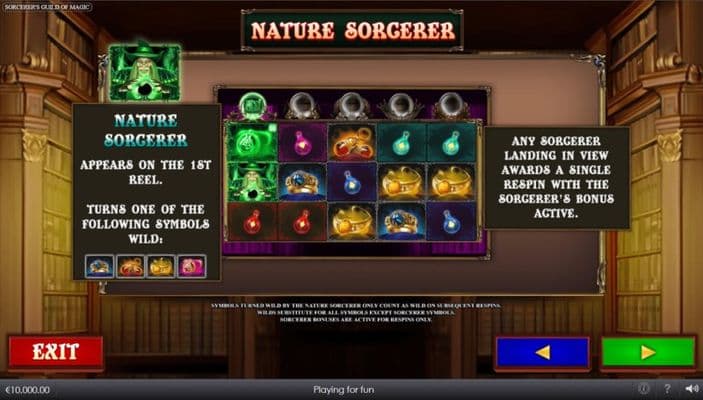The image size is (703, 400).
Task: Go to the previous info page
Action: (542, 352)
